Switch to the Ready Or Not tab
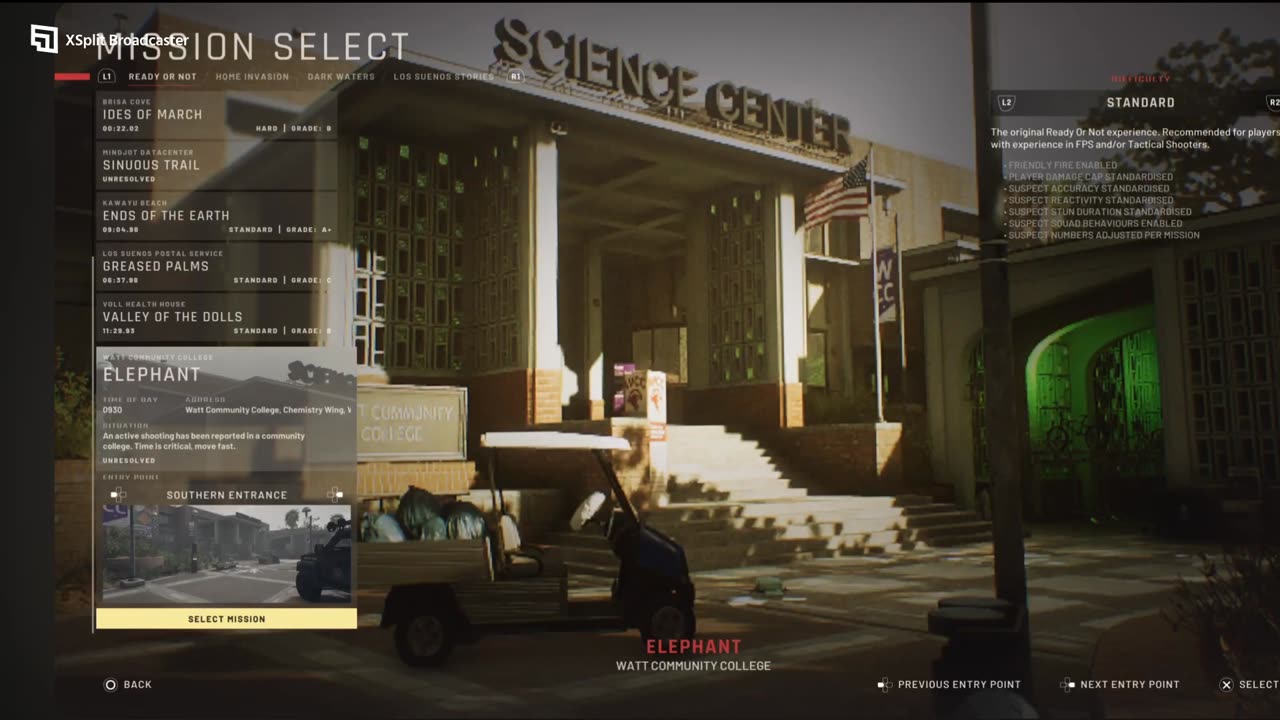 [162, 77]
